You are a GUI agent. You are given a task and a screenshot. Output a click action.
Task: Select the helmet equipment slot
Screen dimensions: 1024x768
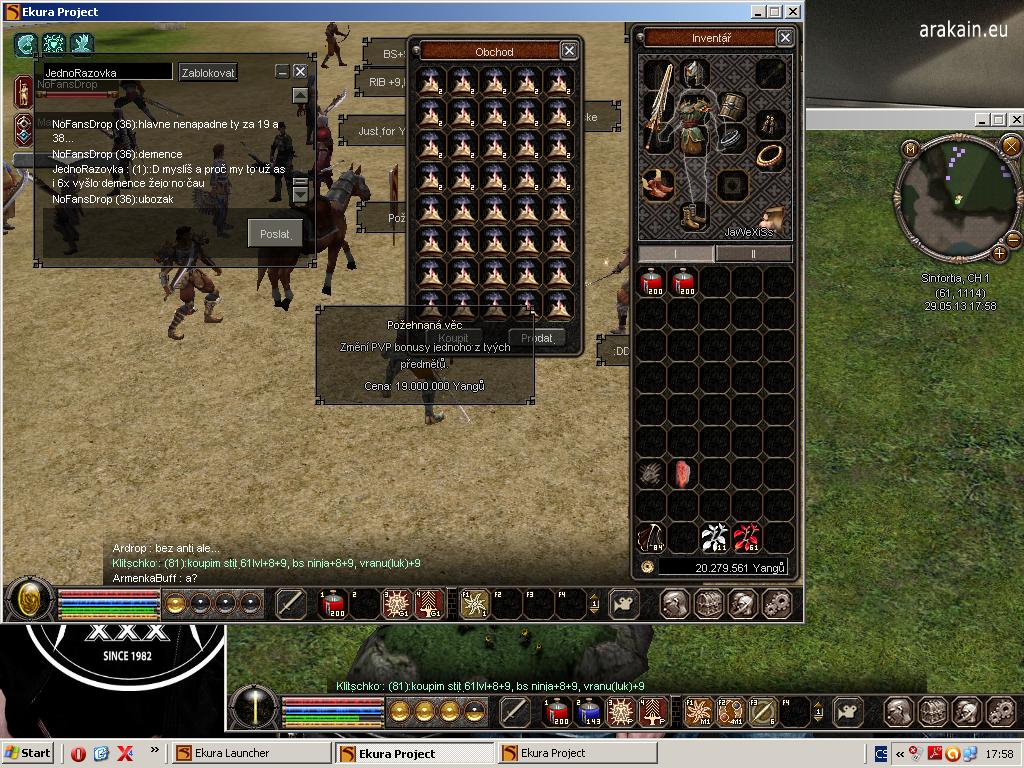click(x=693, y=73)
